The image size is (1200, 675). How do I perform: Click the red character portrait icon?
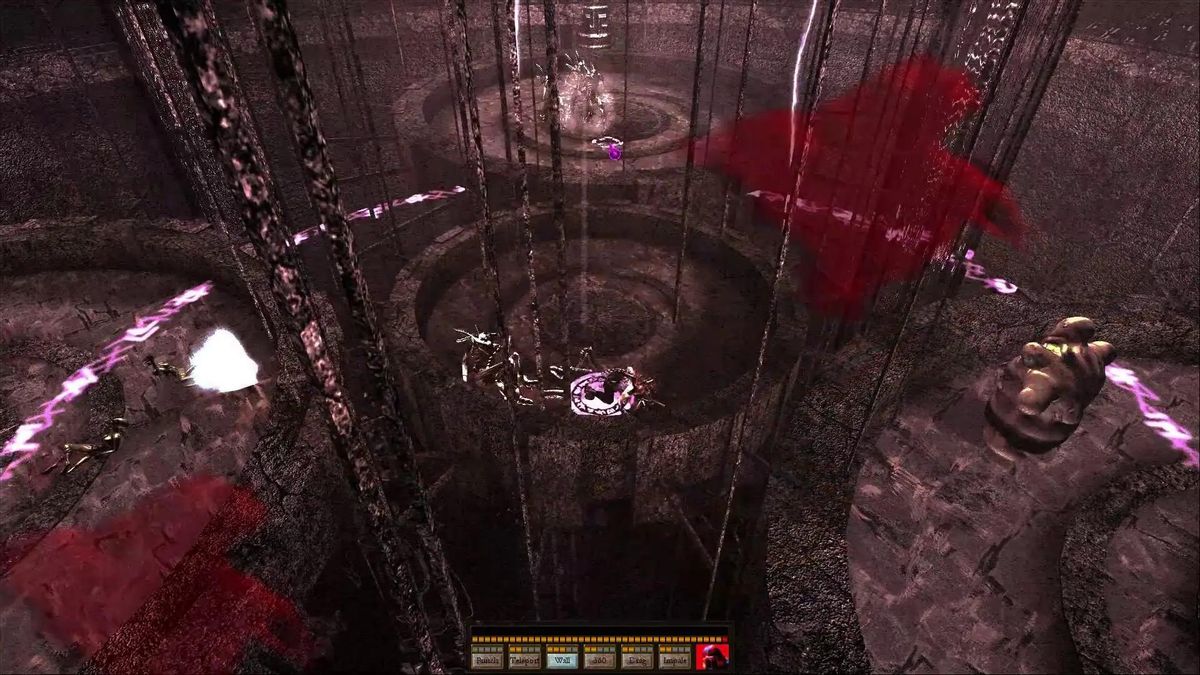pos(712,656)
